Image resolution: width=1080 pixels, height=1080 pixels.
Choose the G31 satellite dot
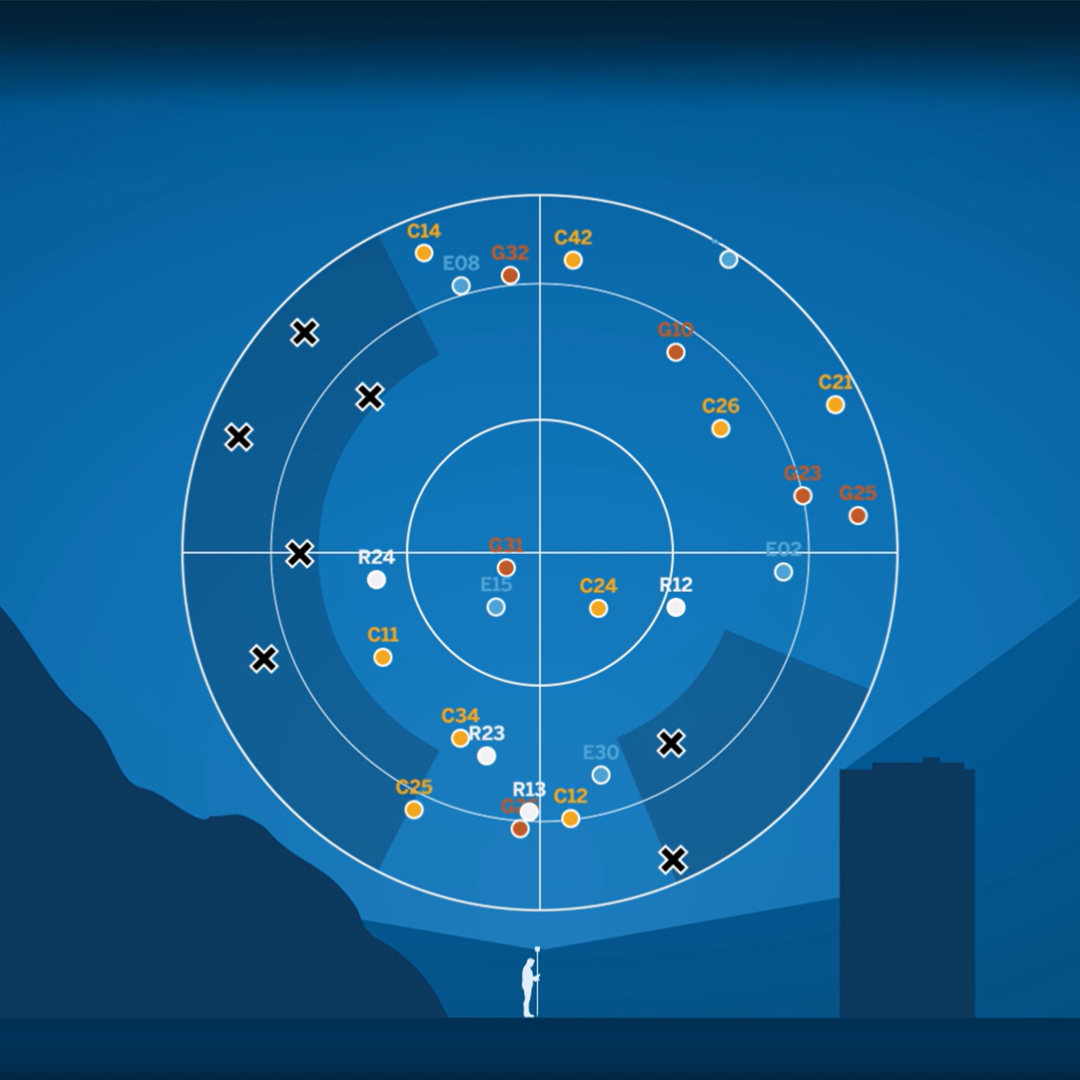tap(506, 568)
